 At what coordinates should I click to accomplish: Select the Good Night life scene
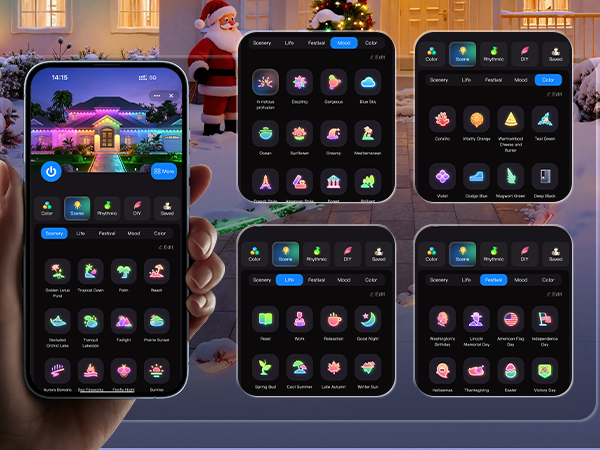(x=367, y=319)
